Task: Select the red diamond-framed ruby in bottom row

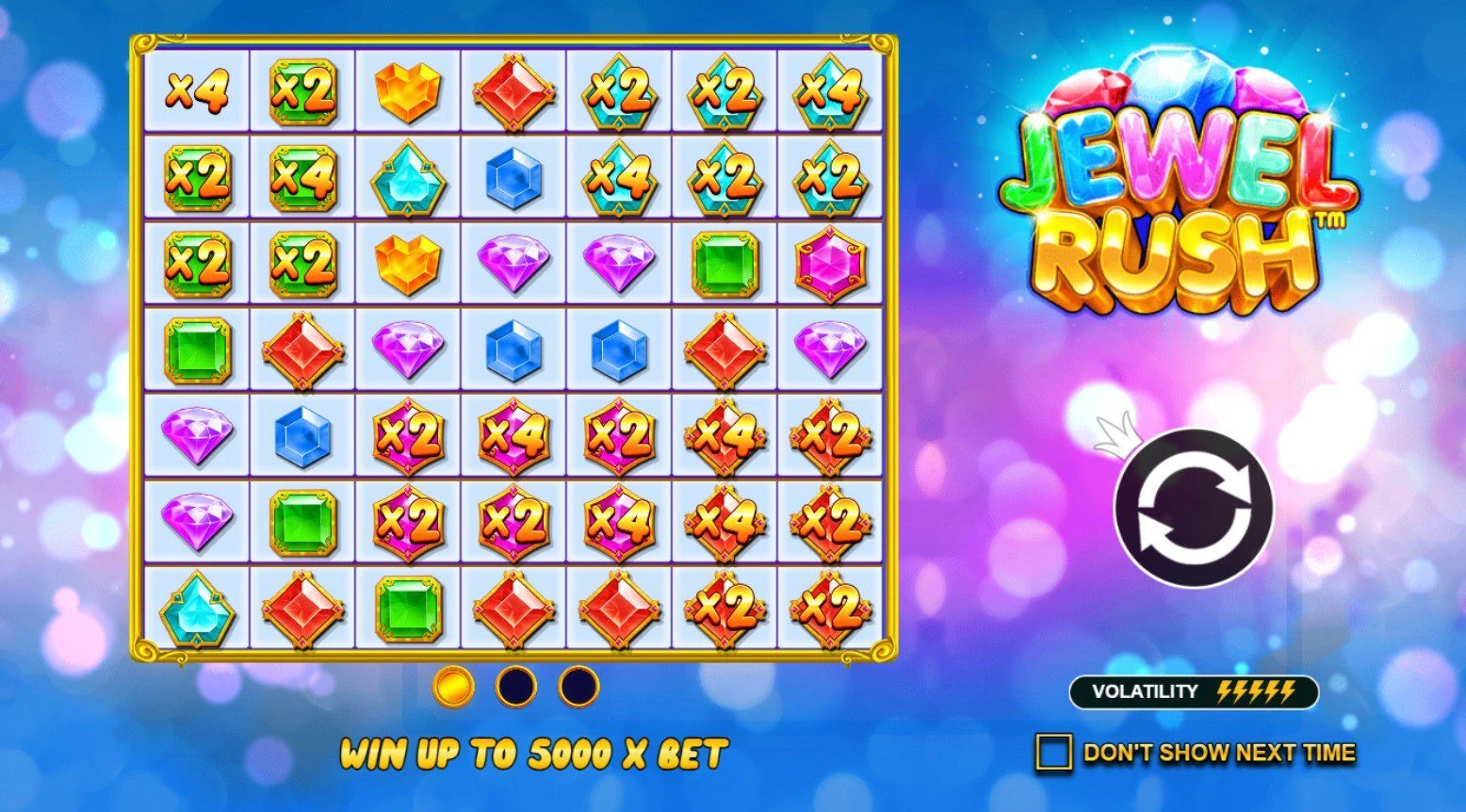Action: [x=301, y=612]
